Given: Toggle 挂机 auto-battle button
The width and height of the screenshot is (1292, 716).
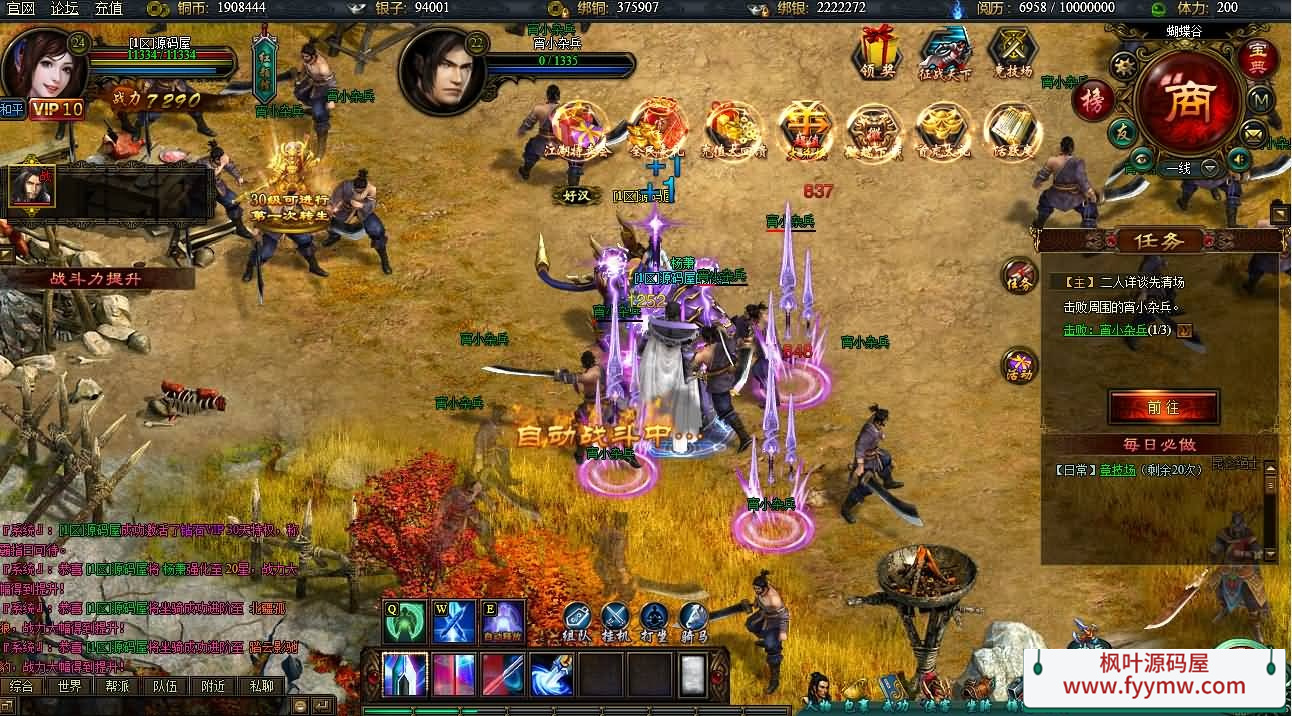Looking at the screenshot, I should coord(615,622).
